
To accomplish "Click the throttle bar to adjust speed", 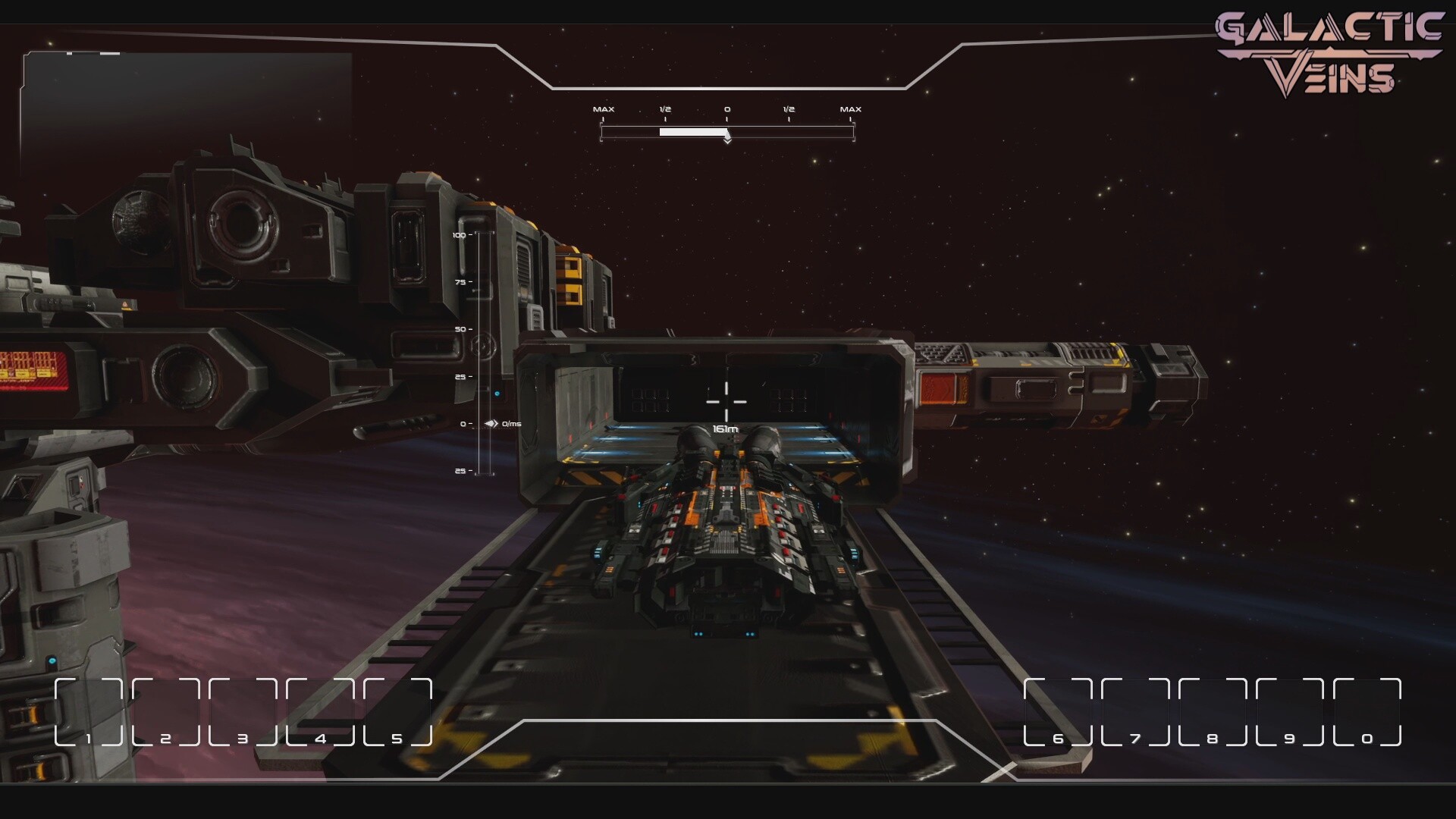I will [x=727, y=131].
